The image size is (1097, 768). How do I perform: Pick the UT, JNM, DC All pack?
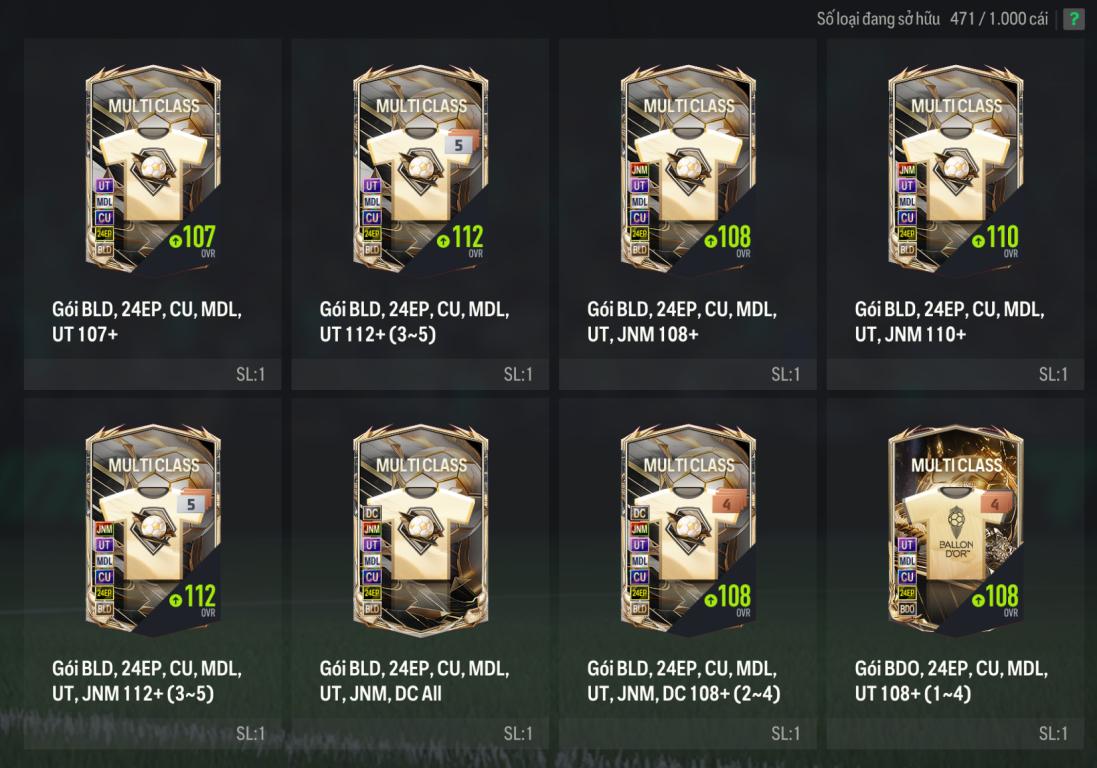420,530
